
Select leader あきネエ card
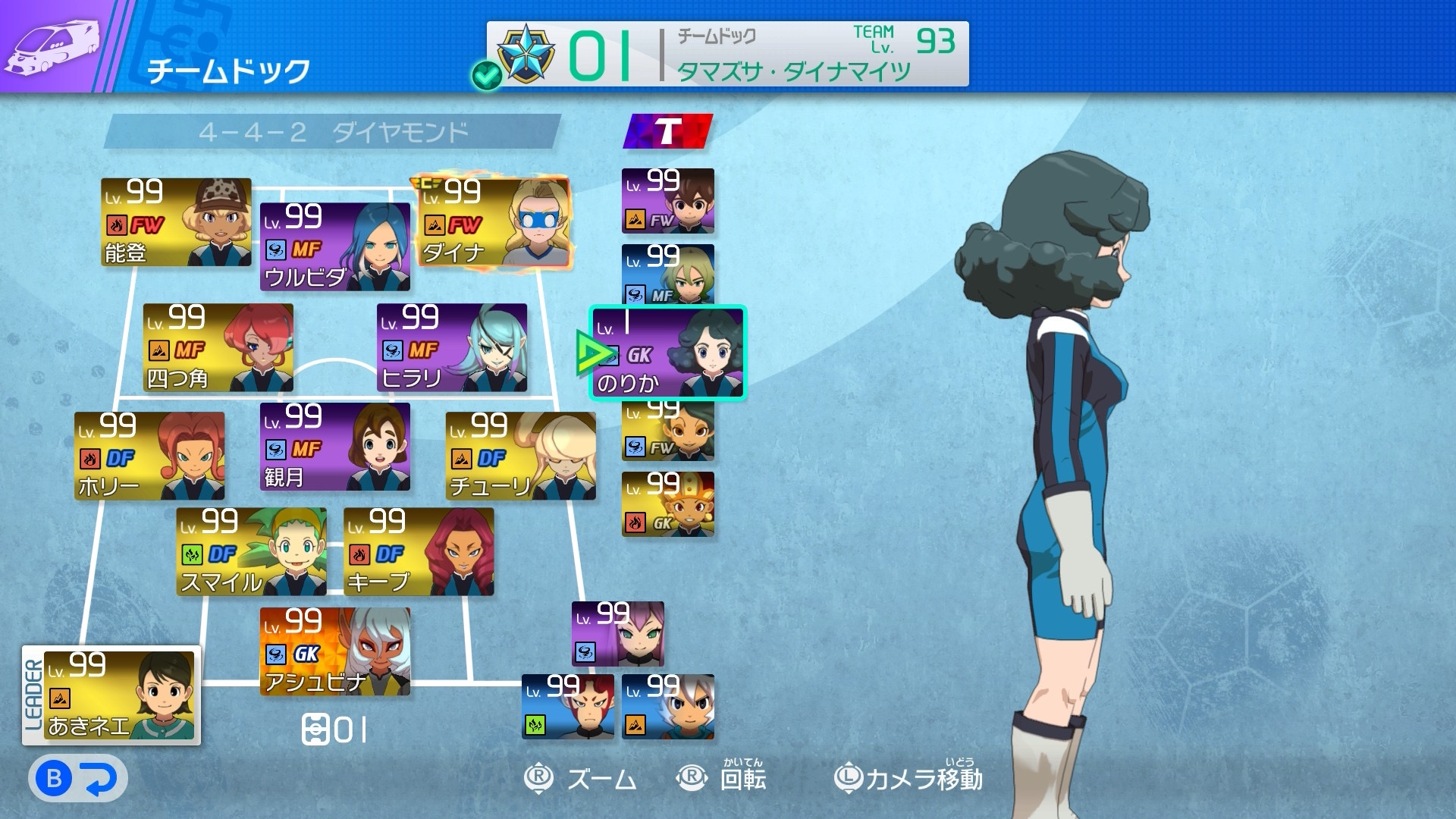(x=119, y=695)
